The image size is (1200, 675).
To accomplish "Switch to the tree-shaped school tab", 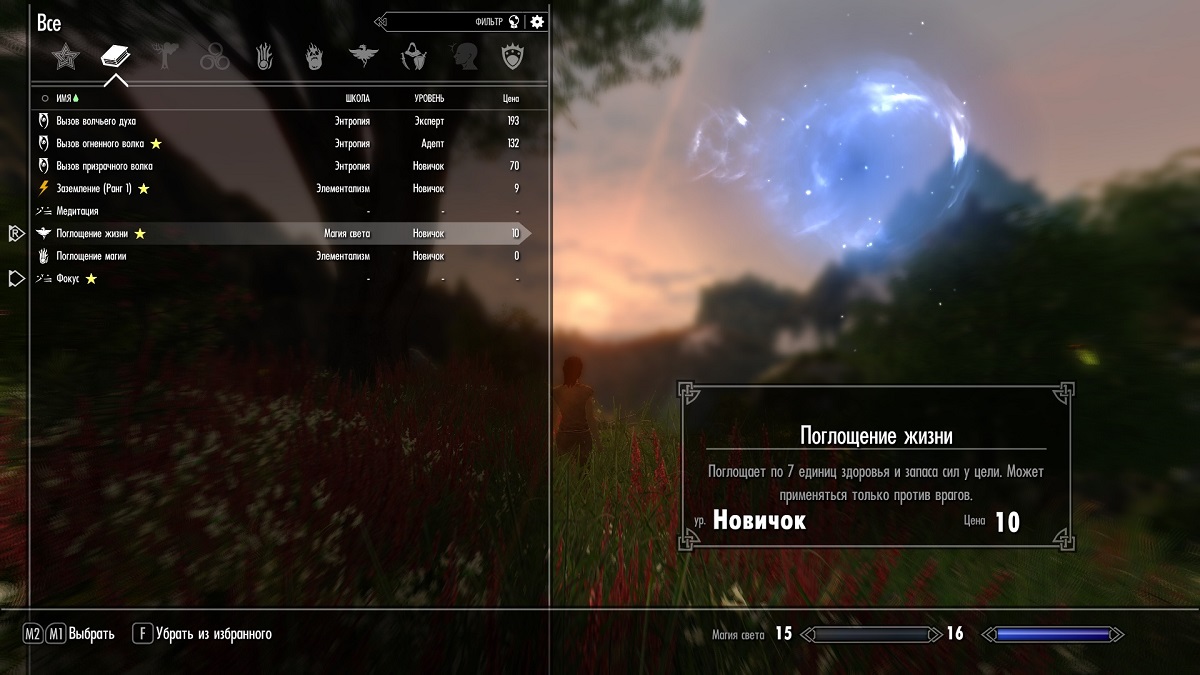I will [x=164, y=56].
